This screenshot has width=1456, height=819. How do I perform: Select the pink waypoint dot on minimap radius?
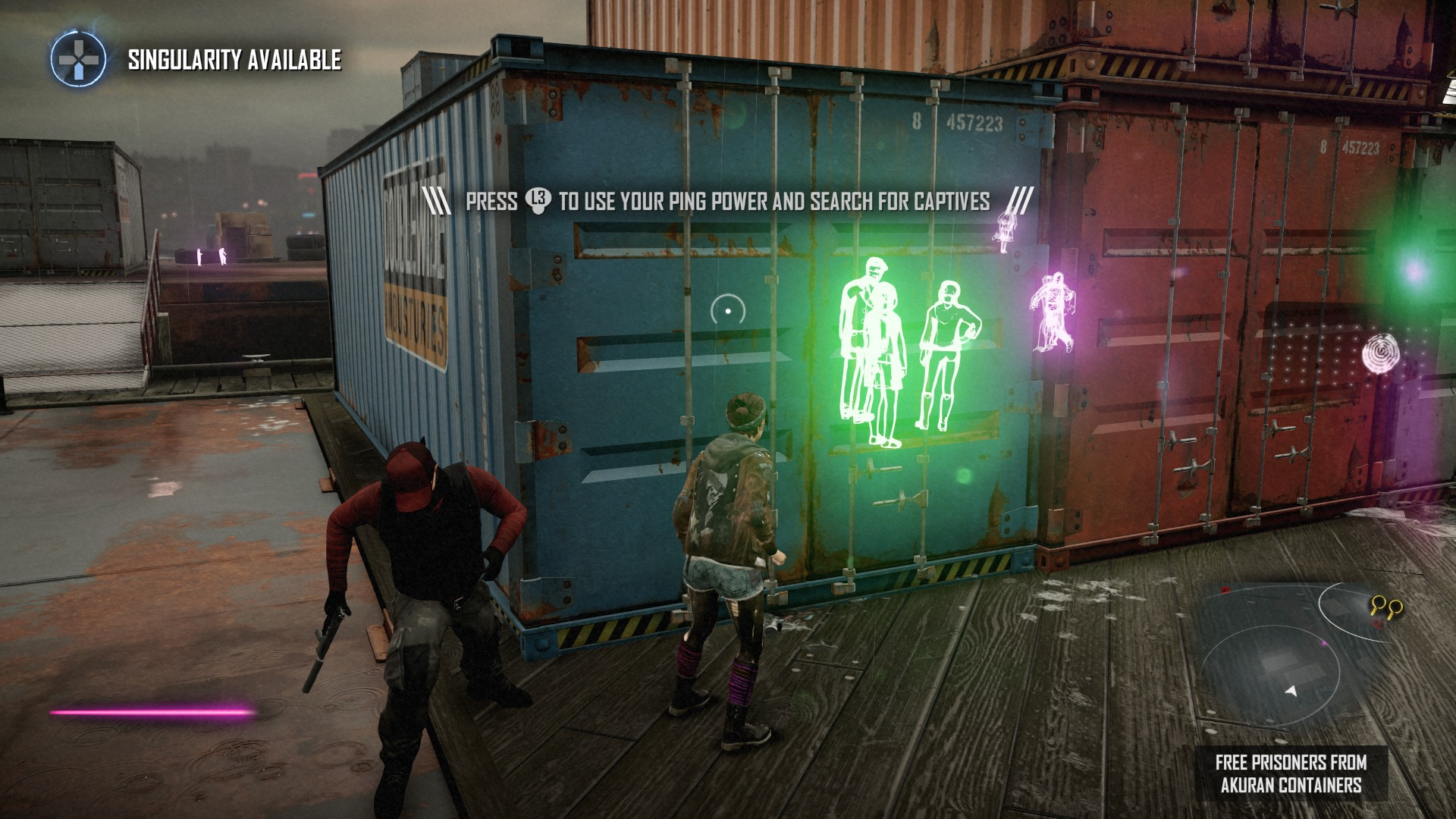click(1324, 643)
